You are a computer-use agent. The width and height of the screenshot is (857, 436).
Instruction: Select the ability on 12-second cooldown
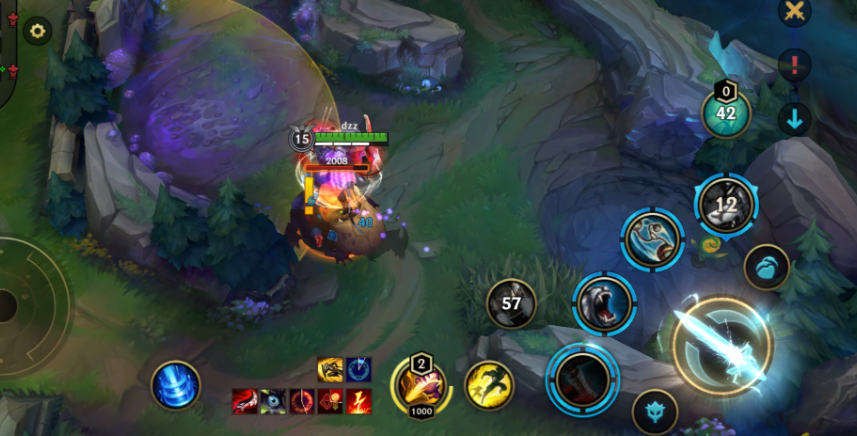[x=726, y=204]
